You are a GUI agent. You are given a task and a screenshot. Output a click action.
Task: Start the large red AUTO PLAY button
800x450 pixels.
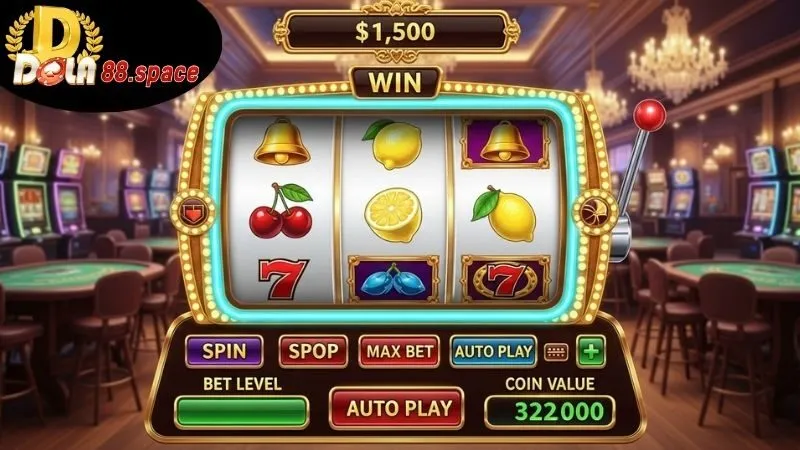click(x=397, y=408)
